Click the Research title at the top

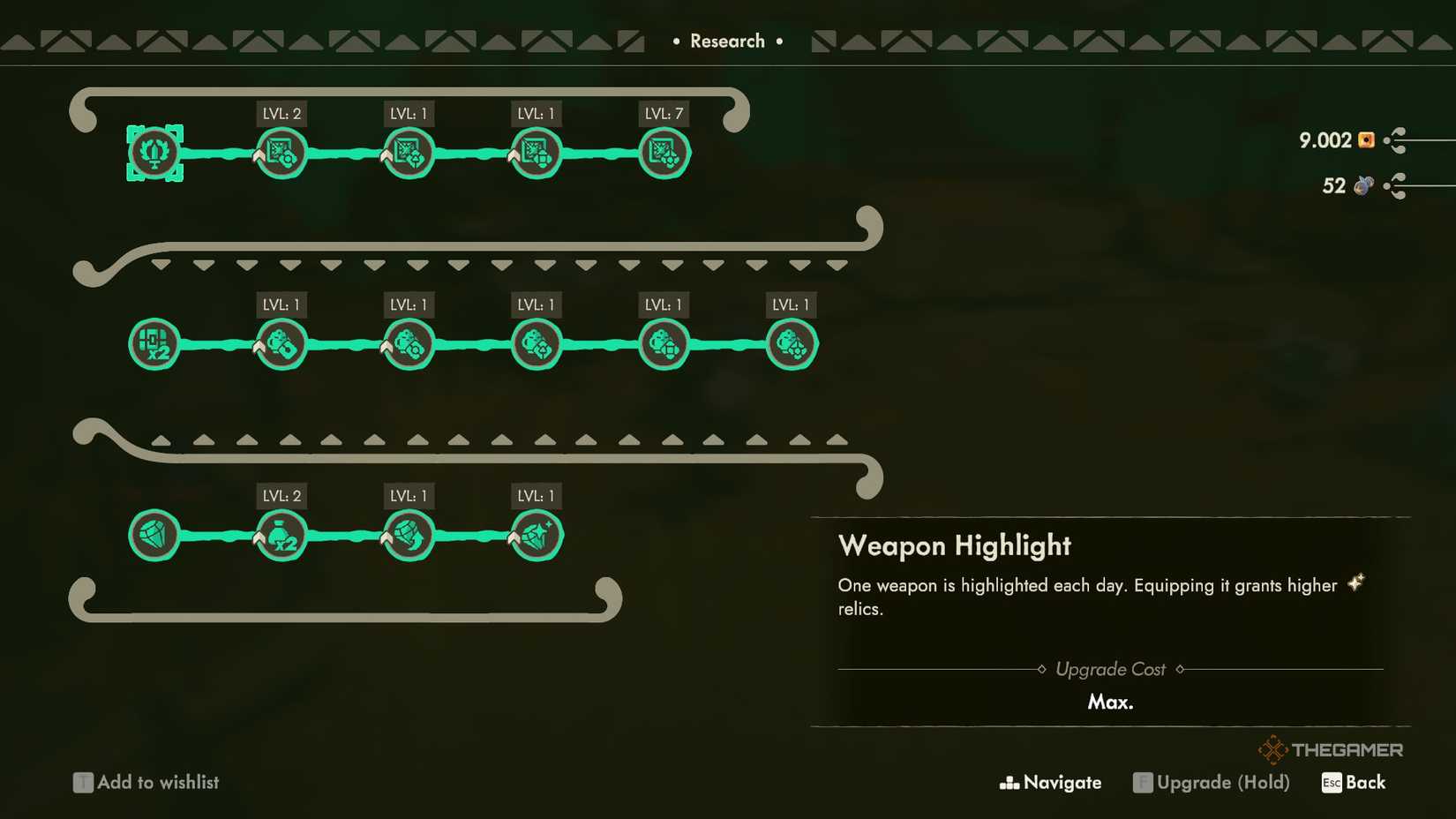point(728,41)
